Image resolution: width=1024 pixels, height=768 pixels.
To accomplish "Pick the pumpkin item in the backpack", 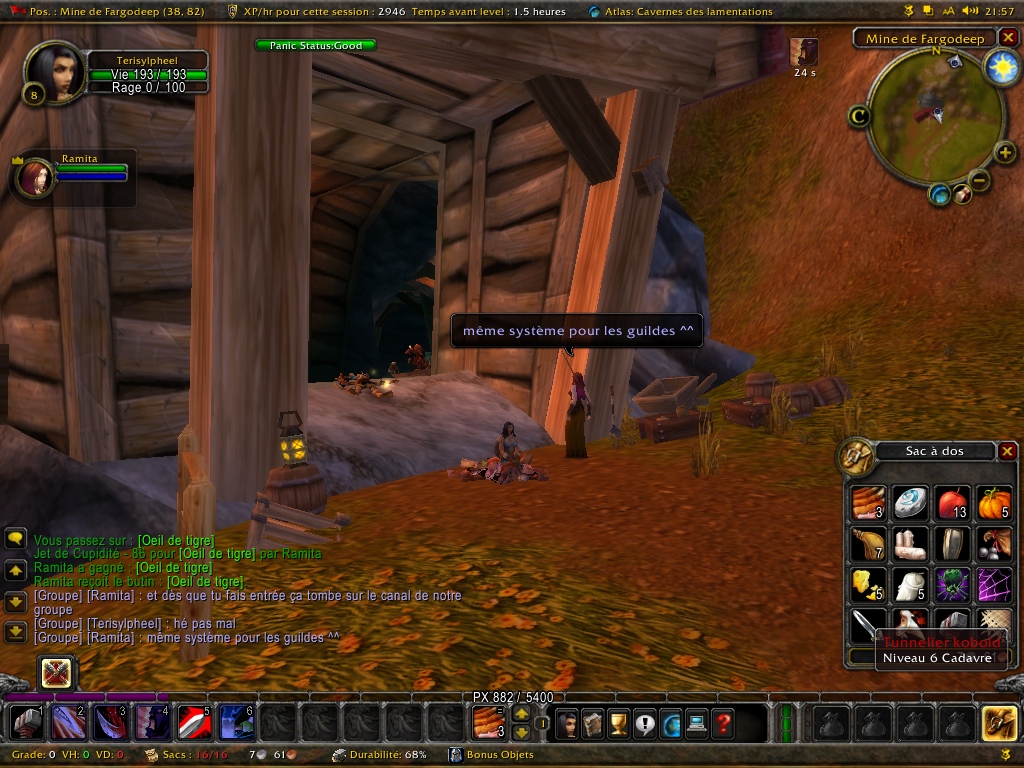I will pyautogui.click(x=994, y=502).
